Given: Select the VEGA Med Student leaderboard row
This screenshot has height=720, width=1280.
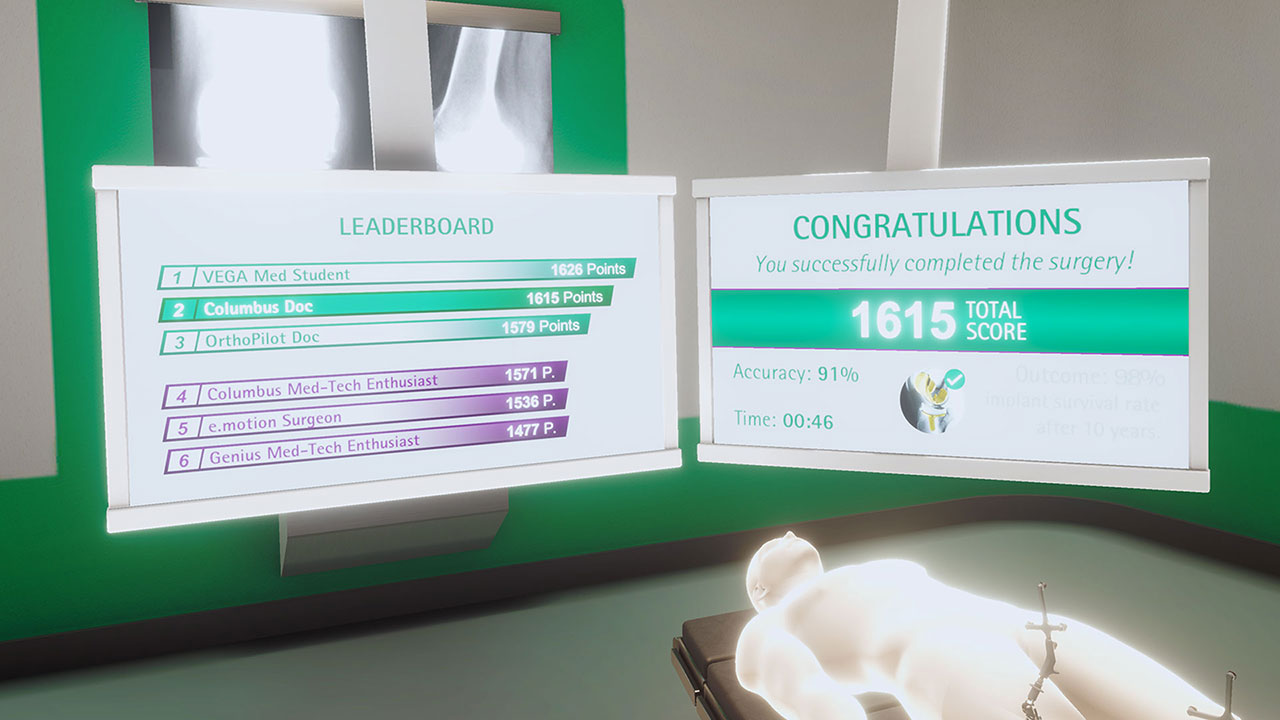Looking at the screenshot, I should tap(397, 273).
